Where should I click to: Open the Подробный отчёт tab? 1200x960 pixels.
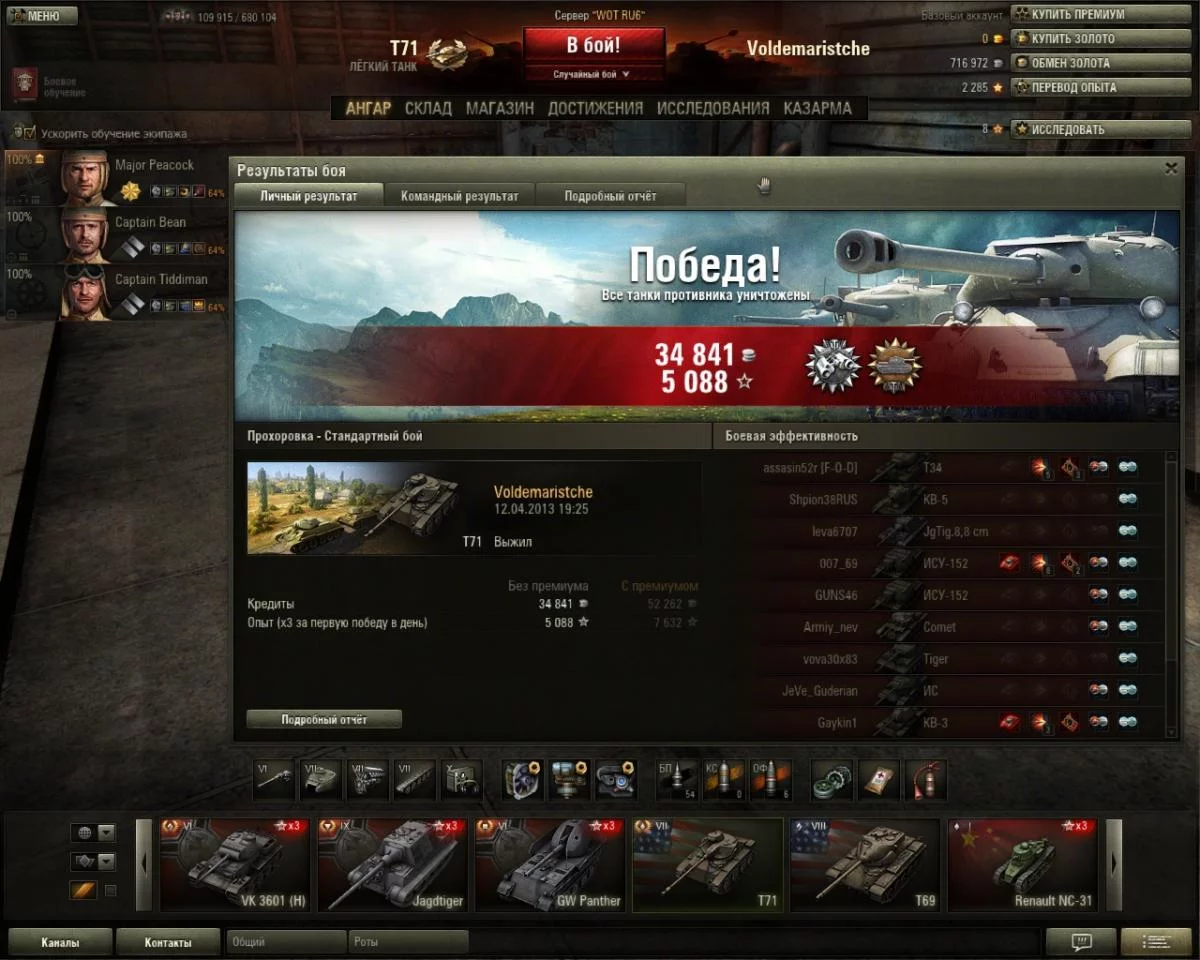coord(610,196)
